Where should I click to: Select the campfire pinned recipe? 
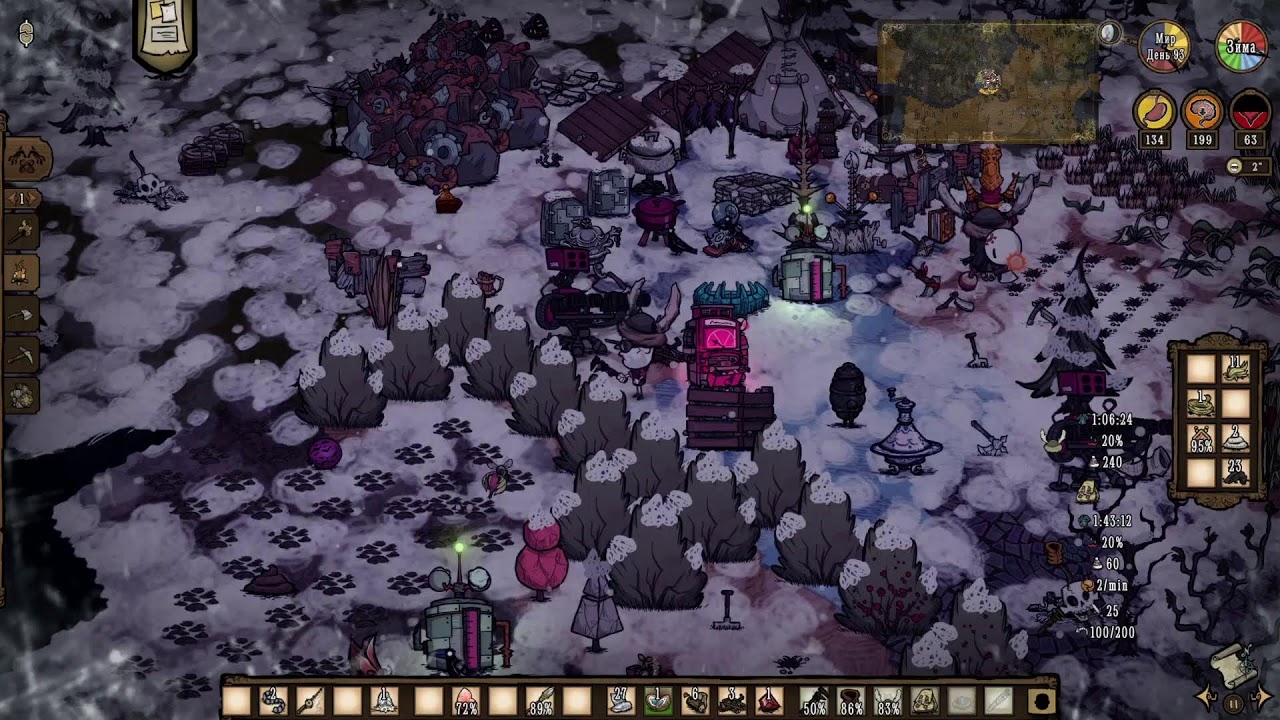24,272
